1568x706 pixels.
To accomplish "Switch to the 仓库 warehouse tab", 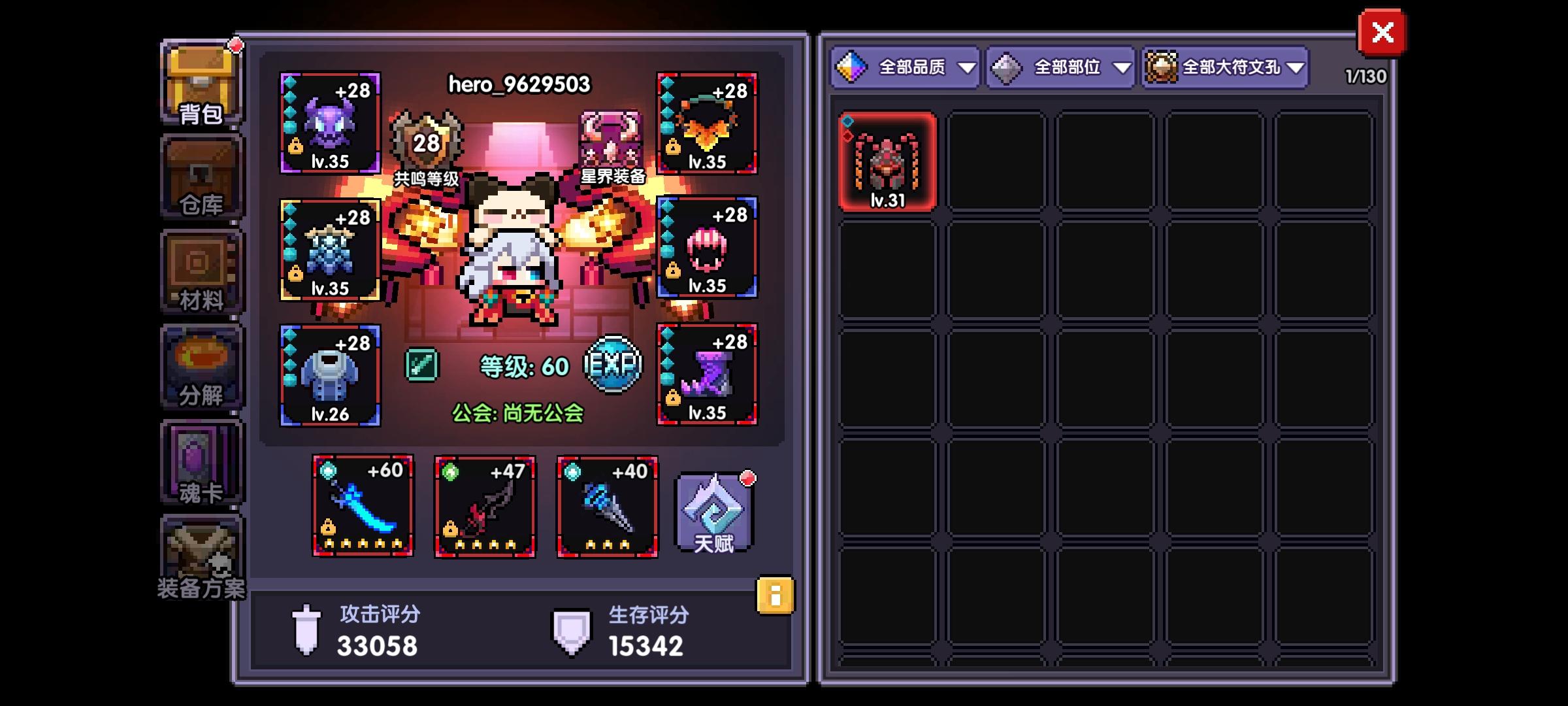I will point(199,176).
